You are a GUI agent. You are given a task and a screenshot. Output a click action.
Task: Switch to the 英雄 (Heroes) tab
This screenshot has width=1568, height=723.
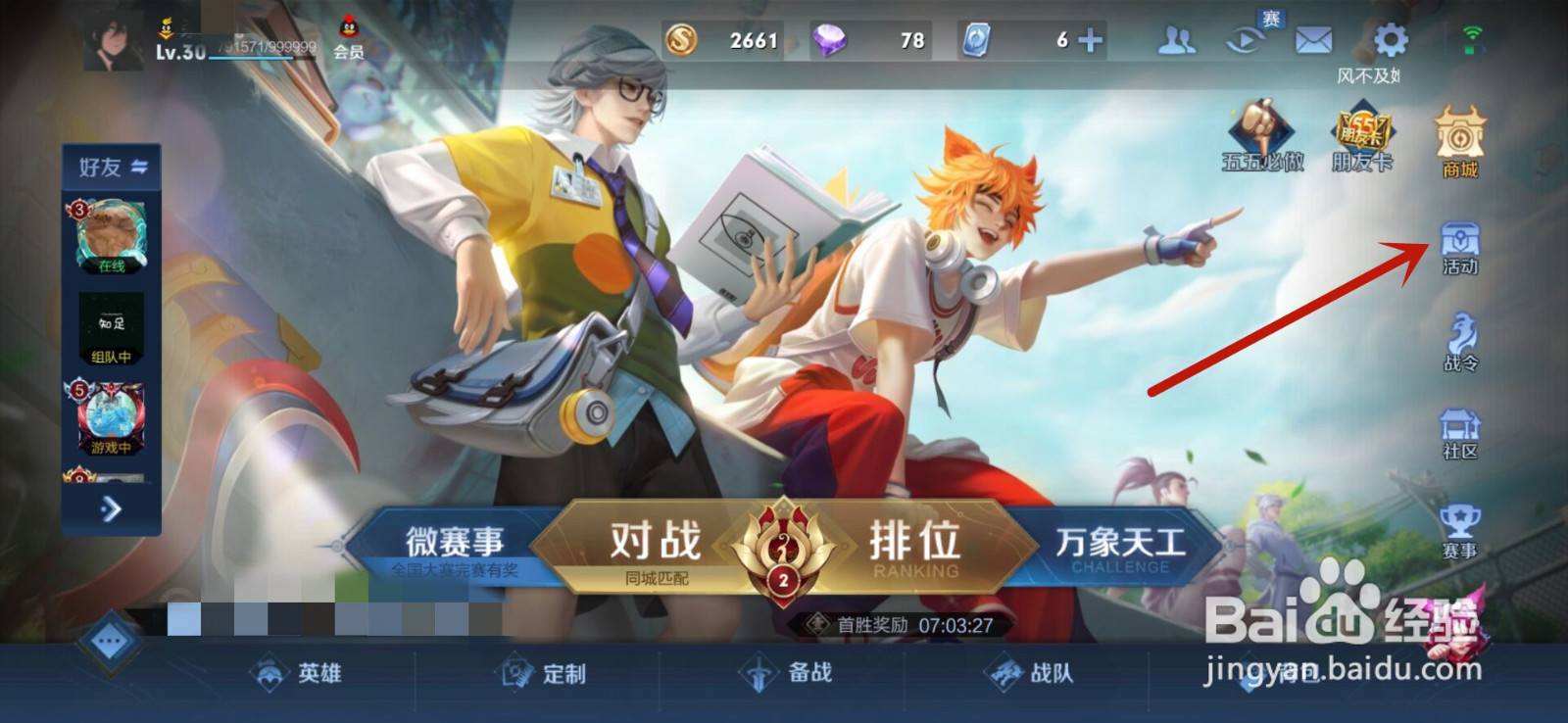point(308,675)
